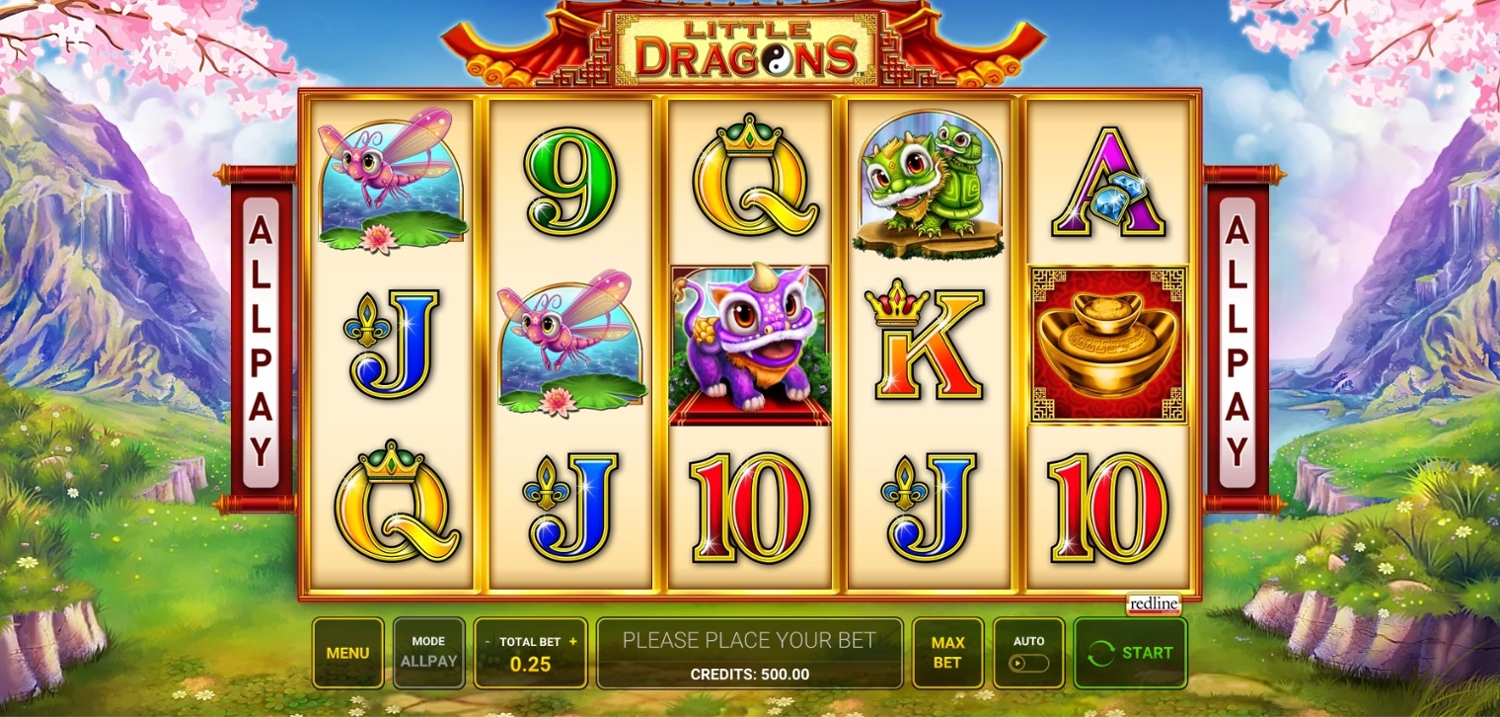Spin the reels with START
The height and width of the screenshot is (717, 1500).
pos(1131,653)
